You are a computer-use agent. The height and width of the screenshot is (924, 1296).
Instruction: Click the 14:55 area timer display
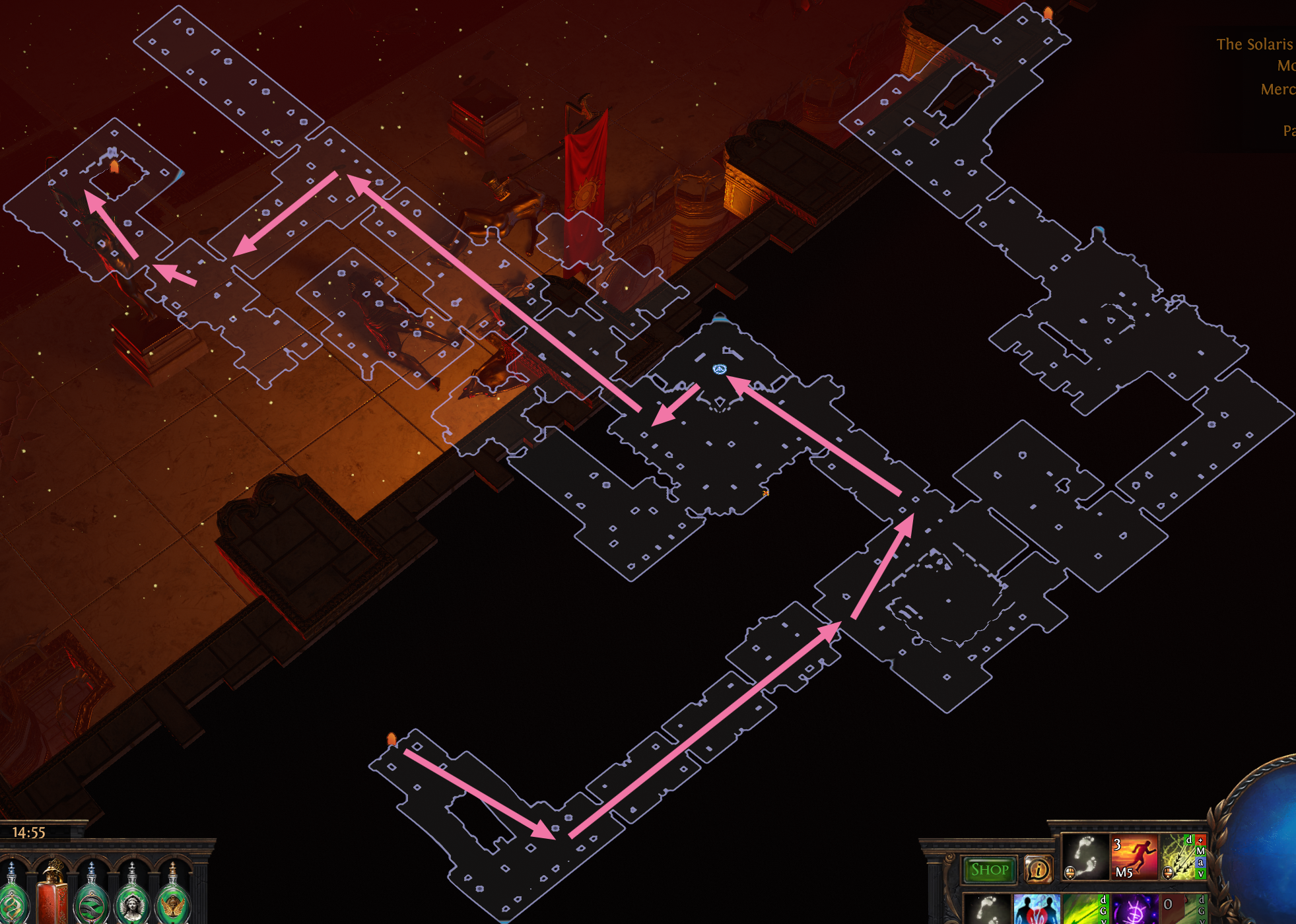[x=30, y=832]
